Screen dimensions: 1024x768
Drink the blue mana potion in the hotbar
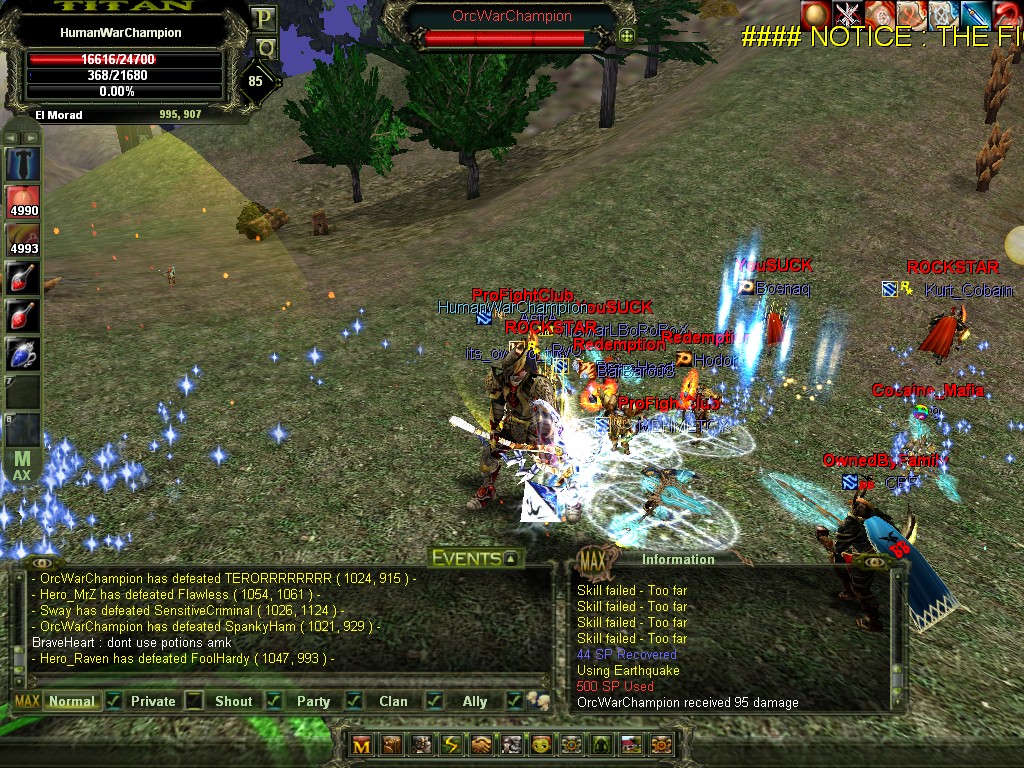click(22, 353)
